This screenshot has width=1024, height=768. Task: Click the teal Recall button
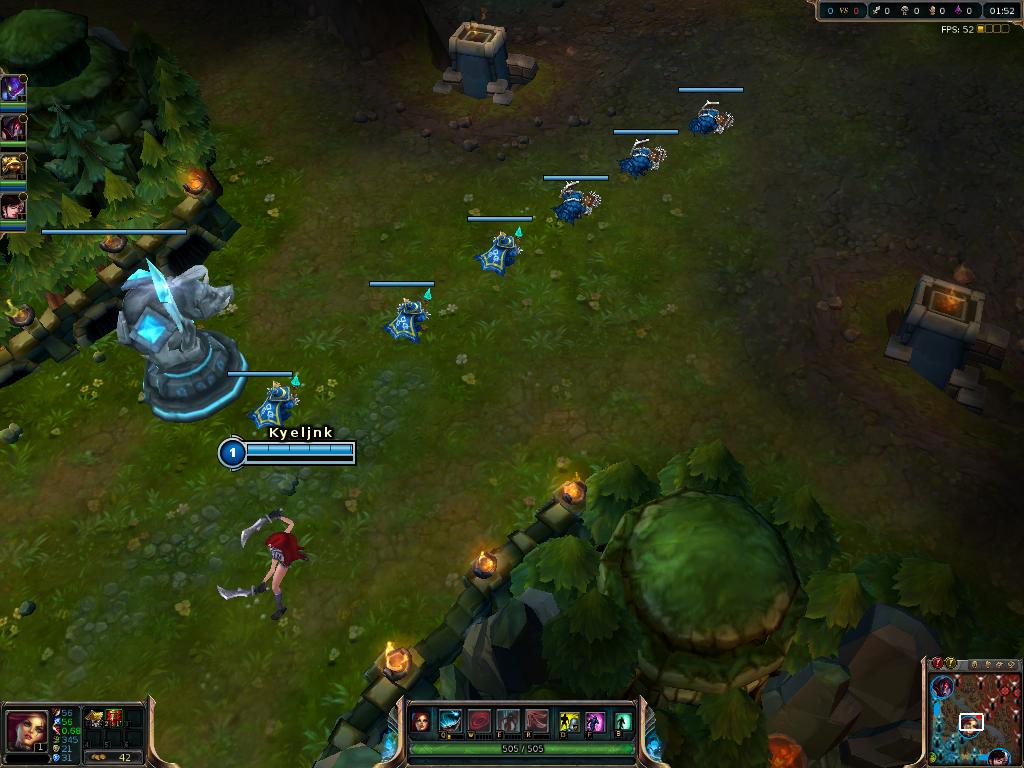[623, 721]
